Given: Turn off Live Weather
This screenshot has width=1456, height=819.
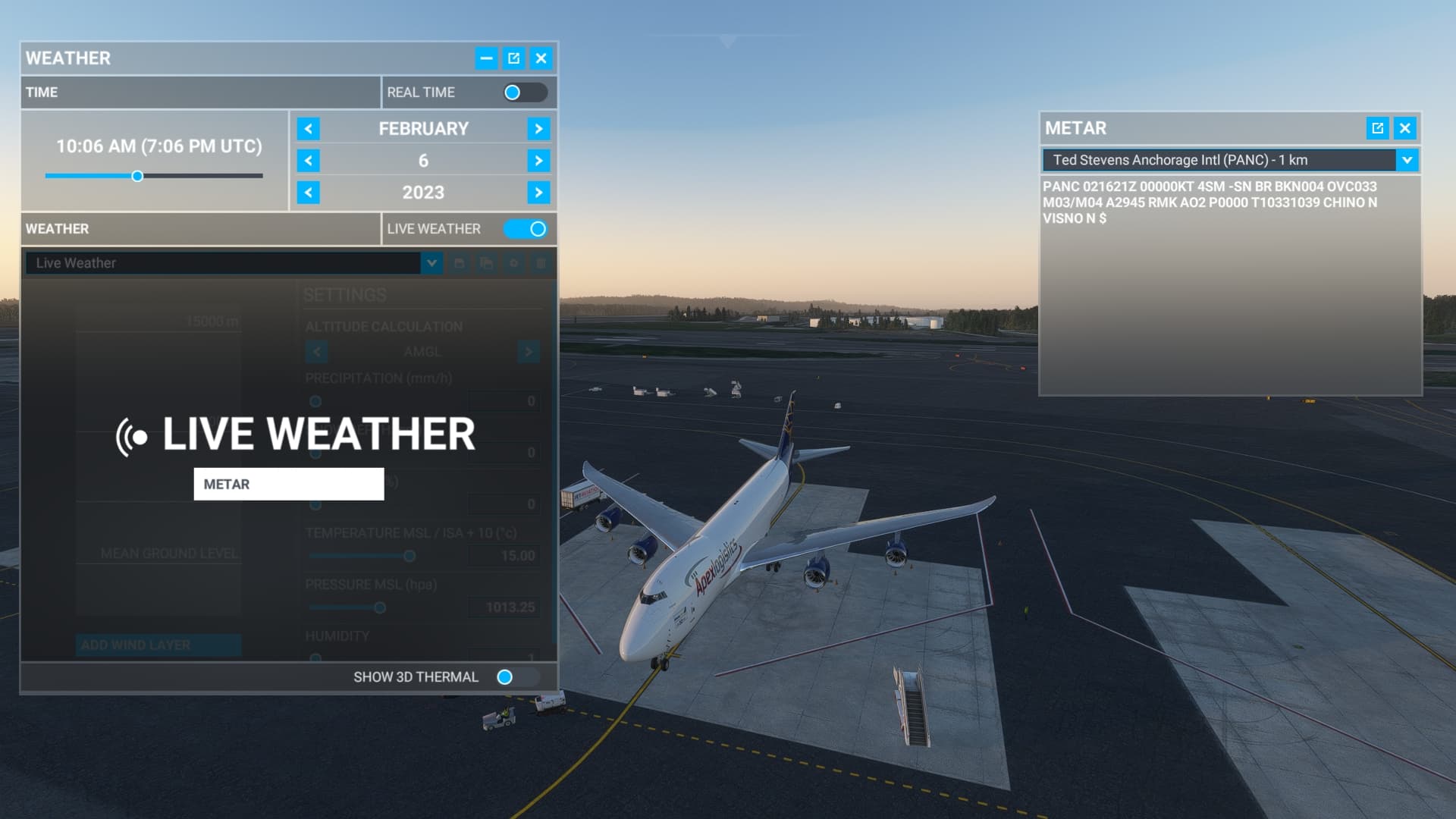Looking at the screenshot, I should click(526, 228).
